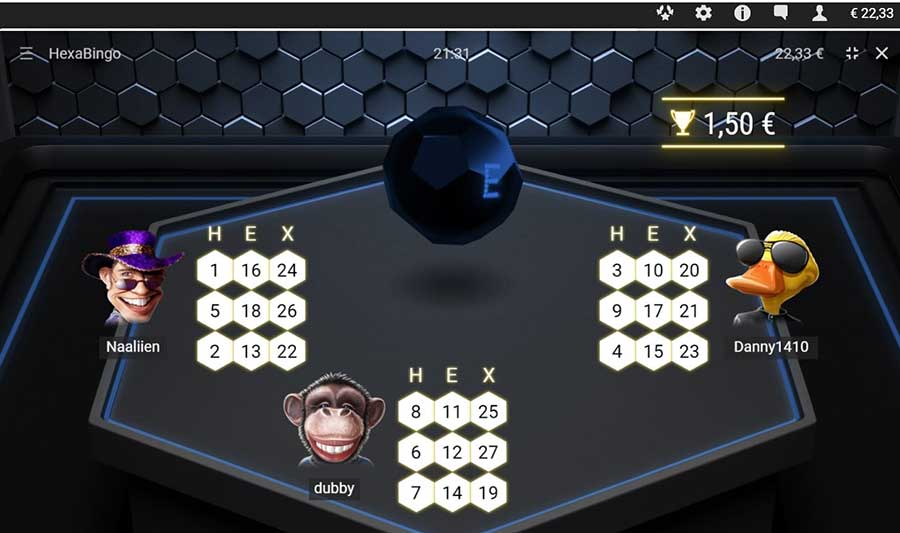Pick hex tile number 8
The width and height of the screenshot is (900, 533).
click(416, 411)
